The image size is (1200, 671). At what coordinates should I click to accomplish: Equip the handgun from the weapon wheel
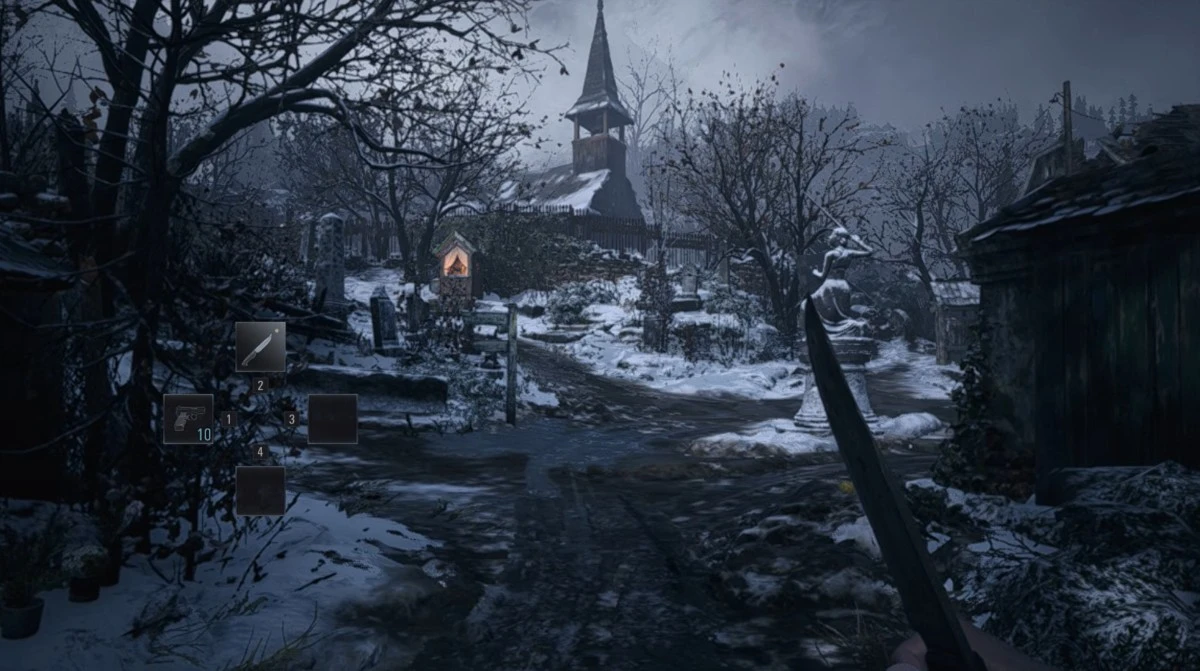pos(188,418)
